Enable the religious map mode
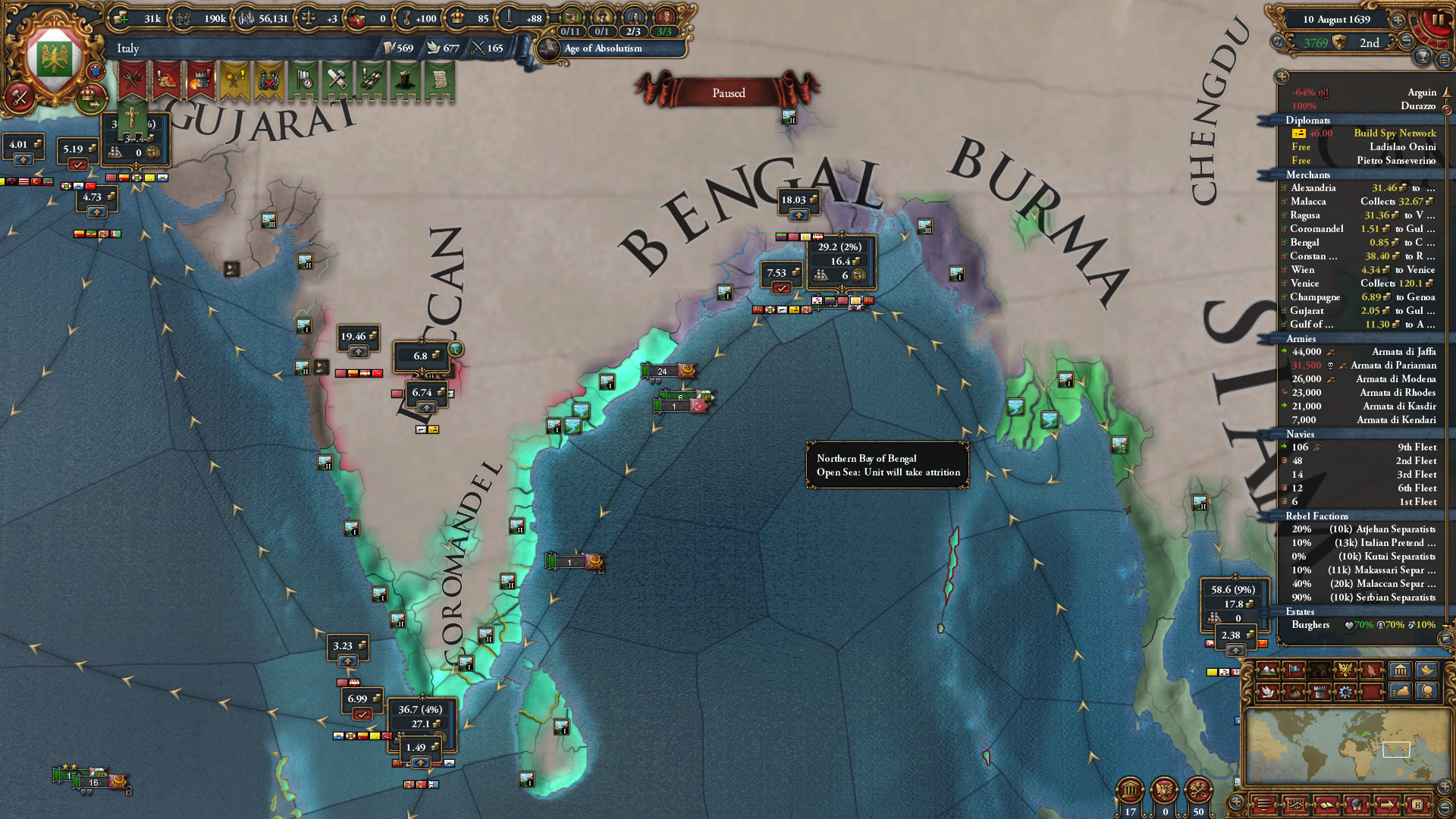Image resolution: width=1456 pixels, height=819 pixels. (1371, 670)
